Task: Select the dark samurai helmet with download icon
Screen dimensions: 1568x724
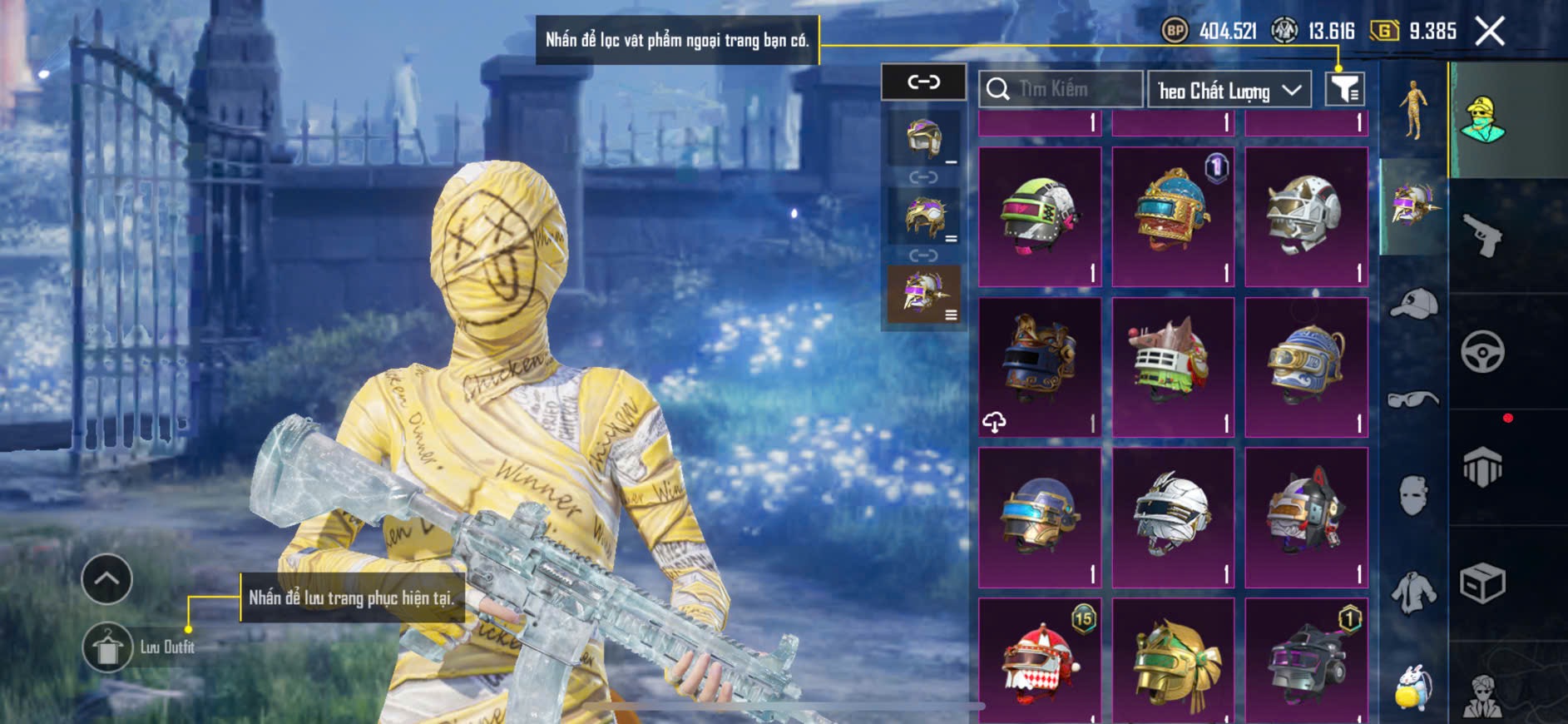Action: click(1040, 367)
